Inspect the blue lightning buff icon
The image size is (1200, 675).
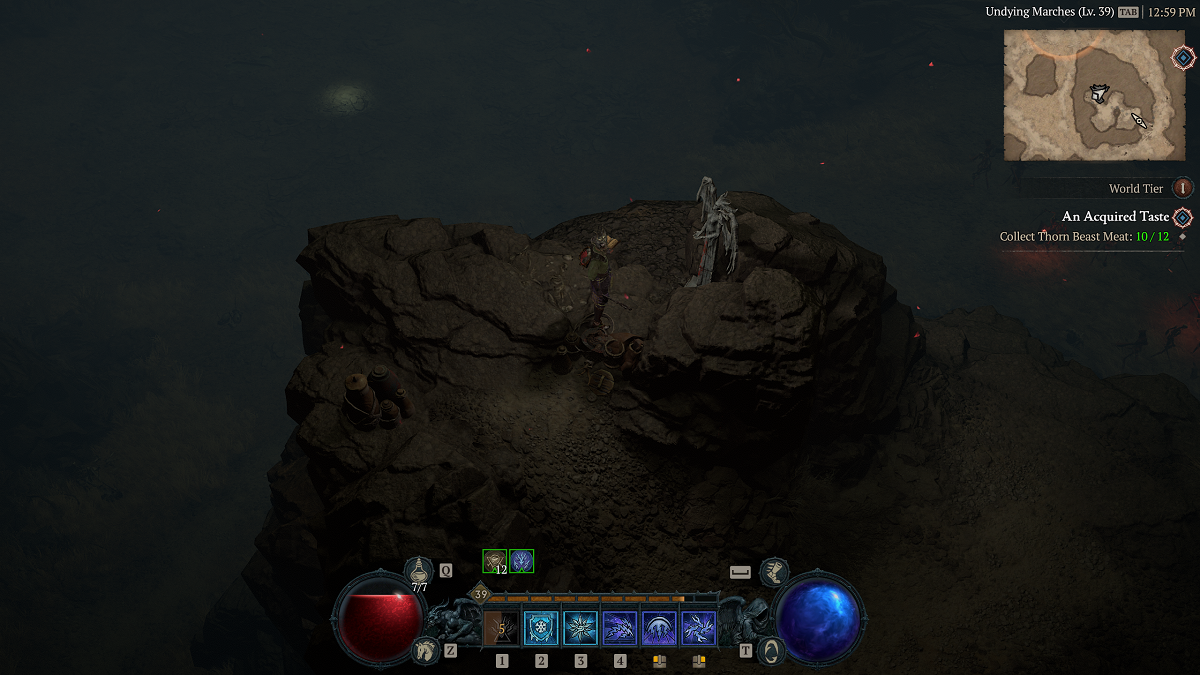tap(521, 561)
